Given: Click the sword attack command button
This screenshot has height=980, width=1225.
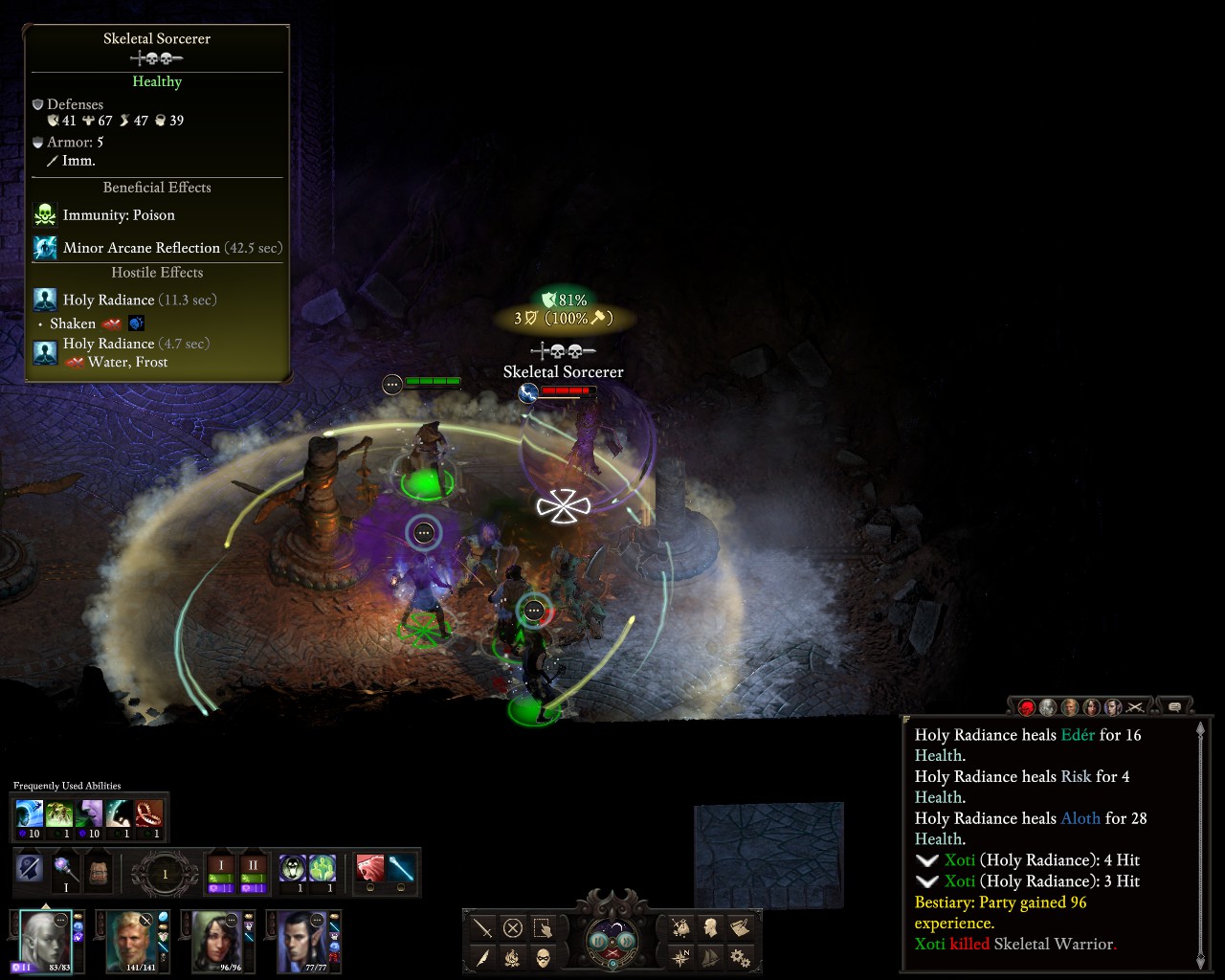Looking at the screenshot, I should coord(483,927).
